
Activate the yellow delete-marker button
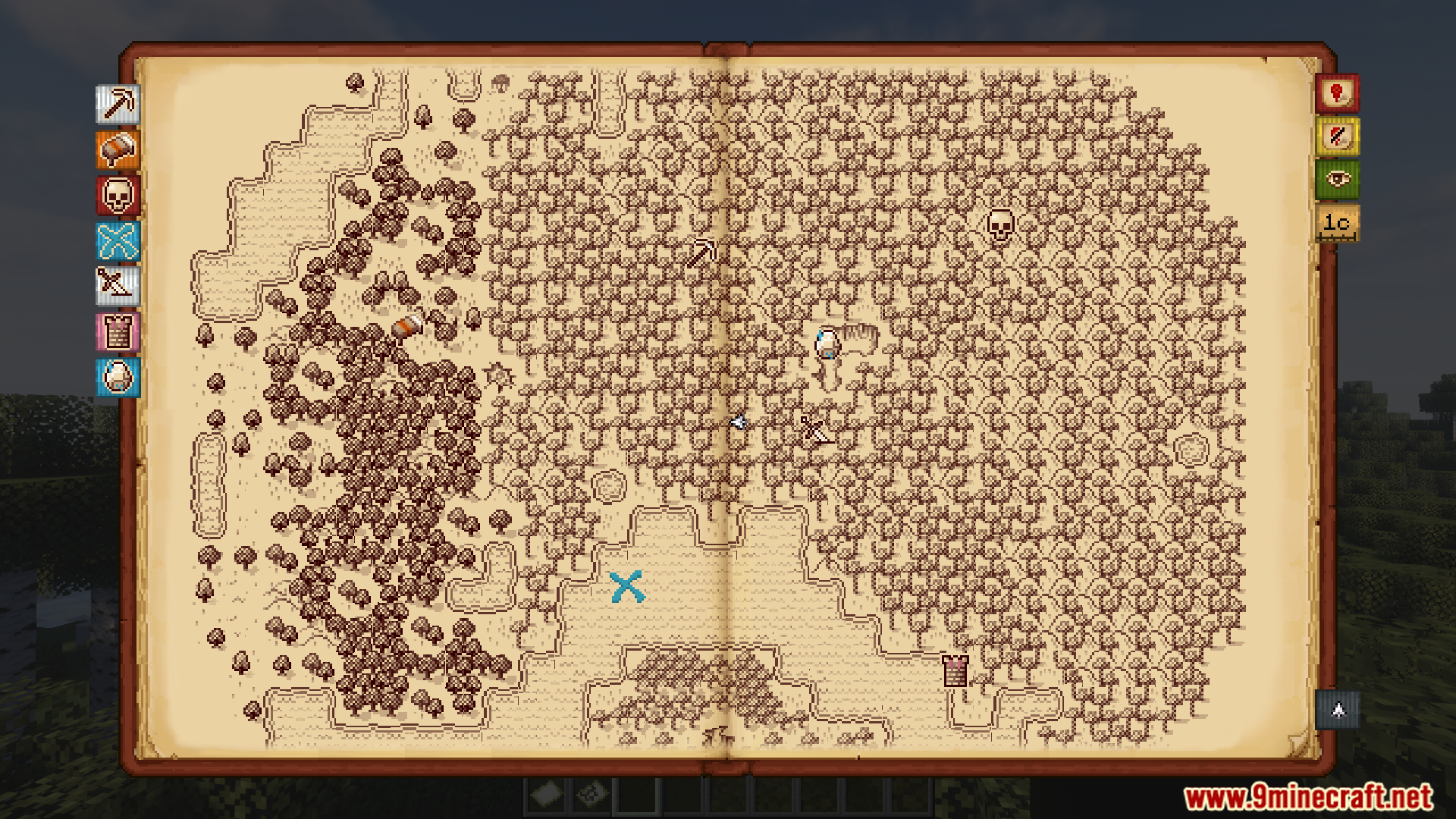[1337, 136]
